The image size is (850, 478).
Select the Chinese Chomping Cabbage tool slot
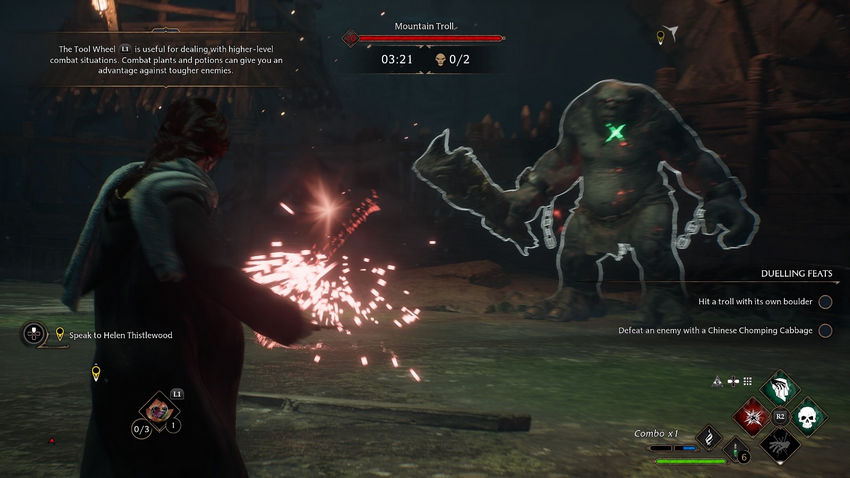(x=156, y=408)
